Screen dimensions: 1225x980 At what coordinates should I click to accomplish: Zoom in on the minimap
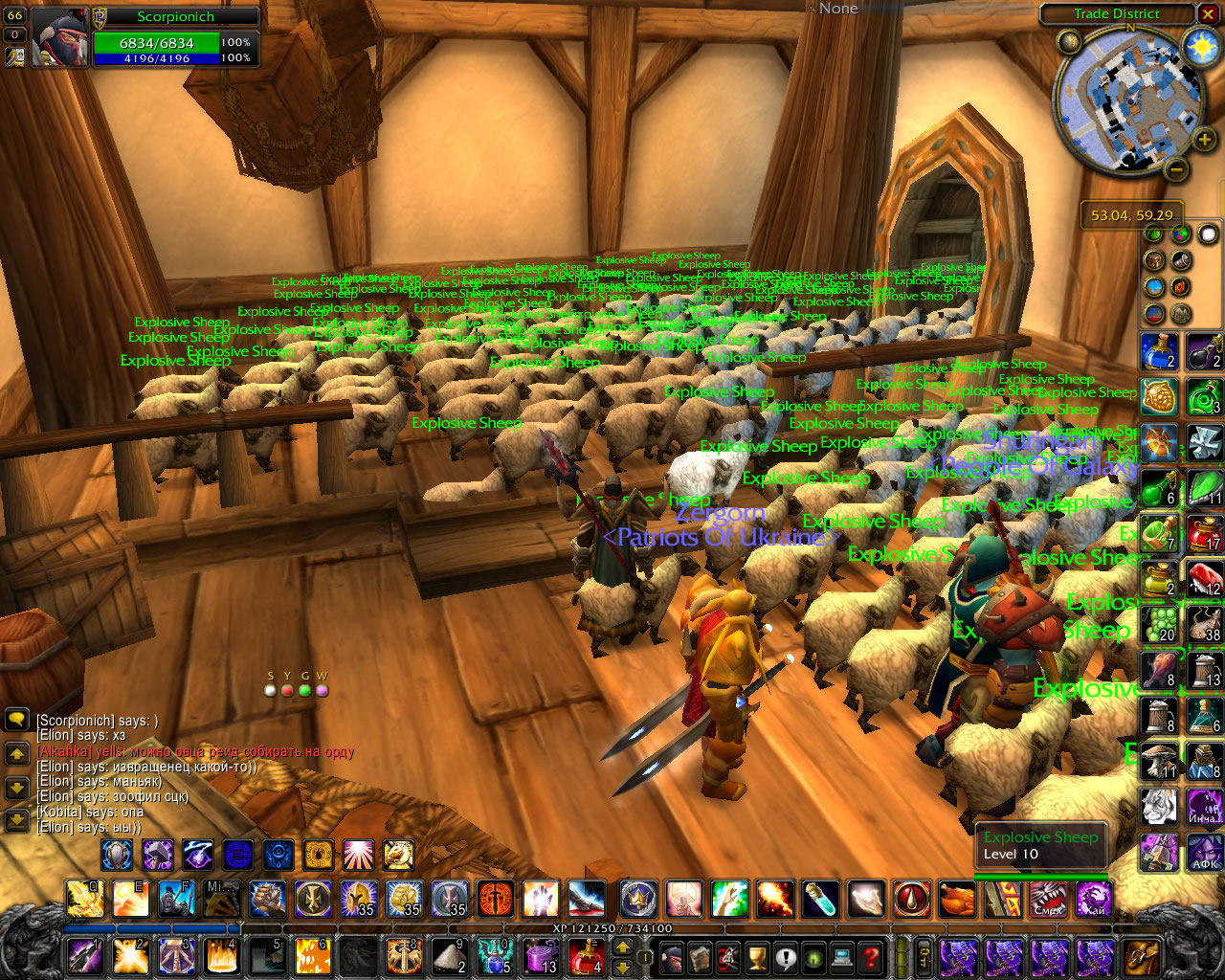click(1204, 141)
